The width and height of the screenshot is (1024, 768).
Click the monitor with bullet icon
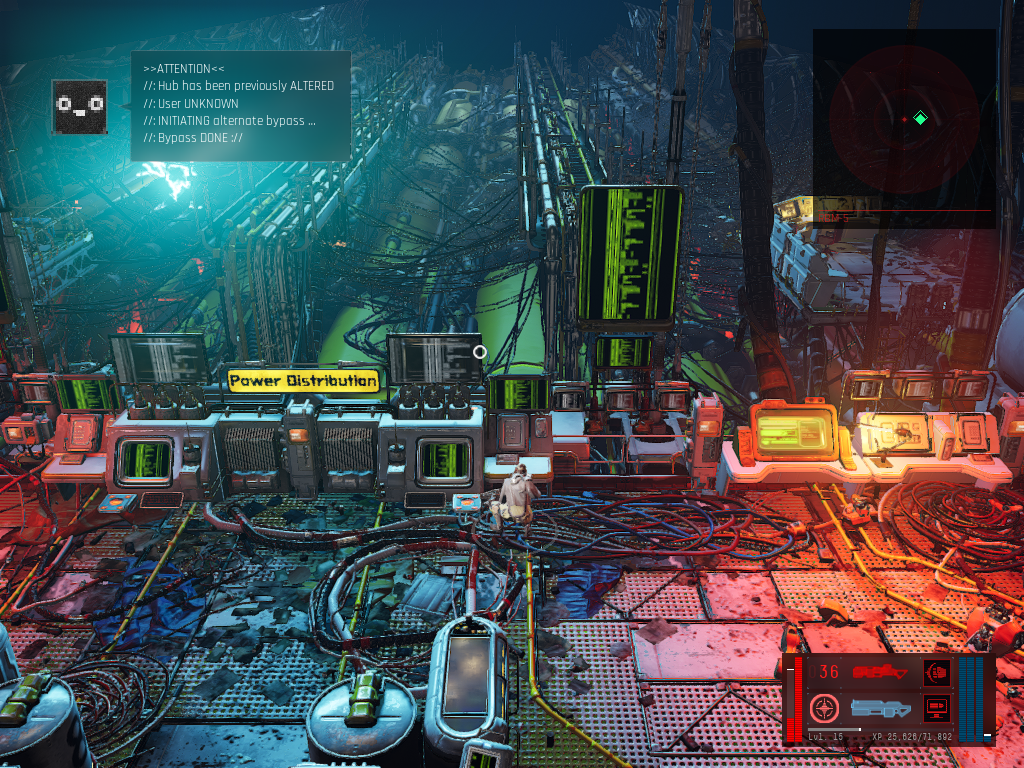pos(937,709)
